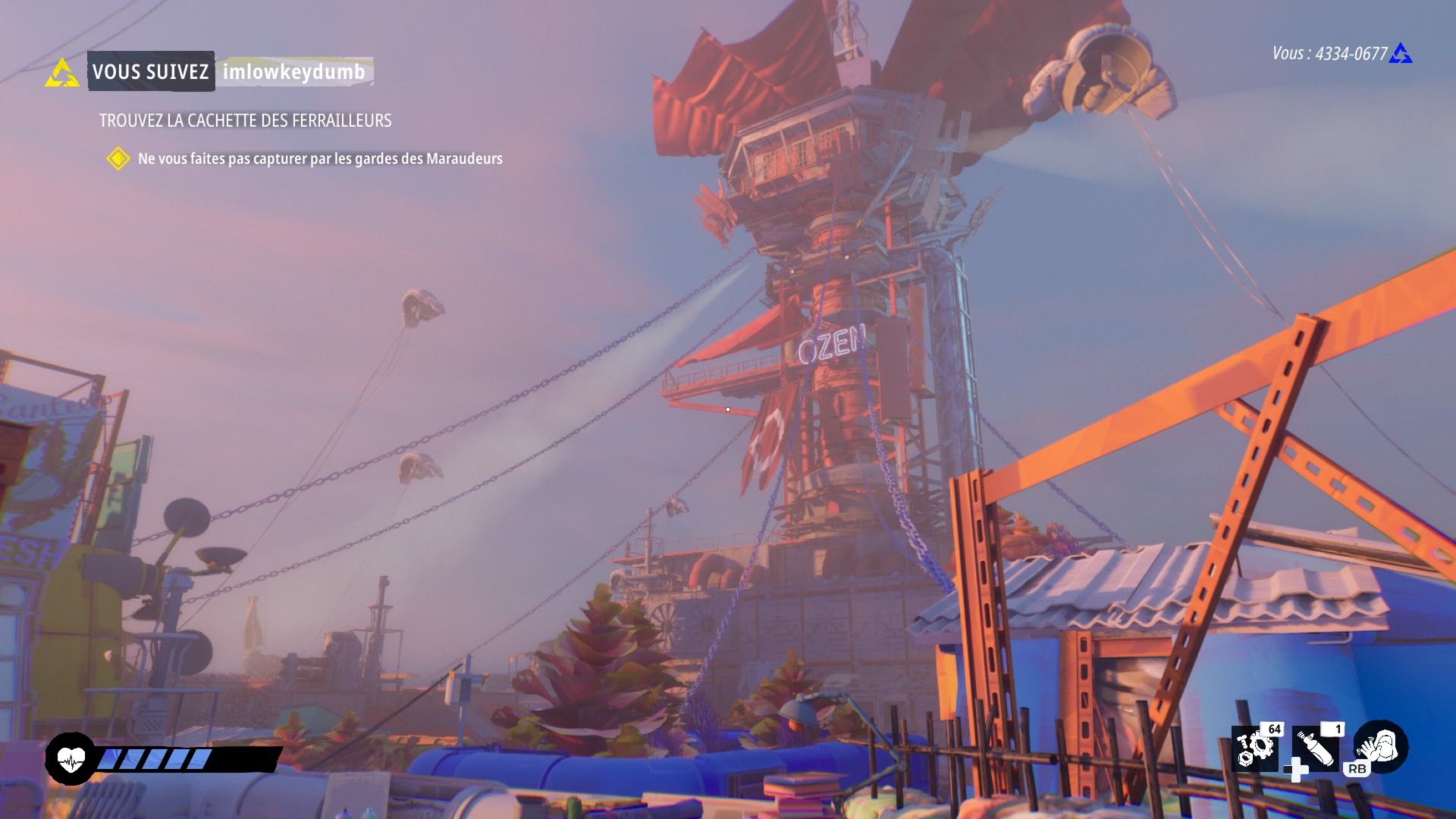Select the followed player name imlowkeydumb

[x=293, y=72]
